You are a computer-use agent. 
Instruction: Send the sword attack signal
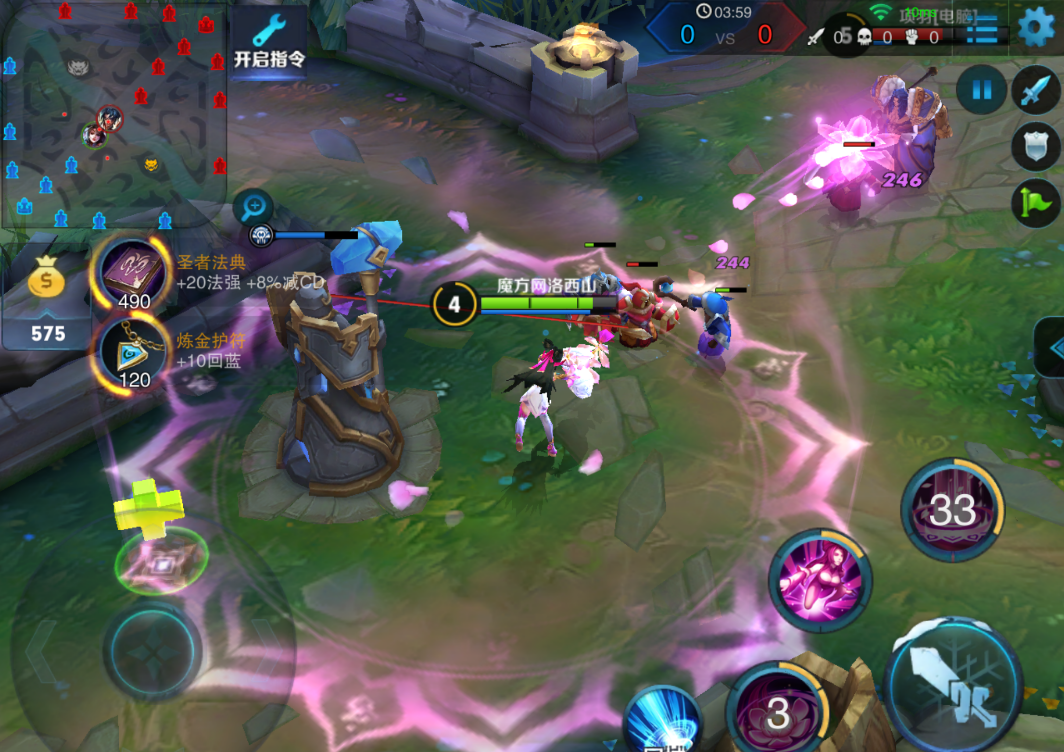tap(1034, 91)
